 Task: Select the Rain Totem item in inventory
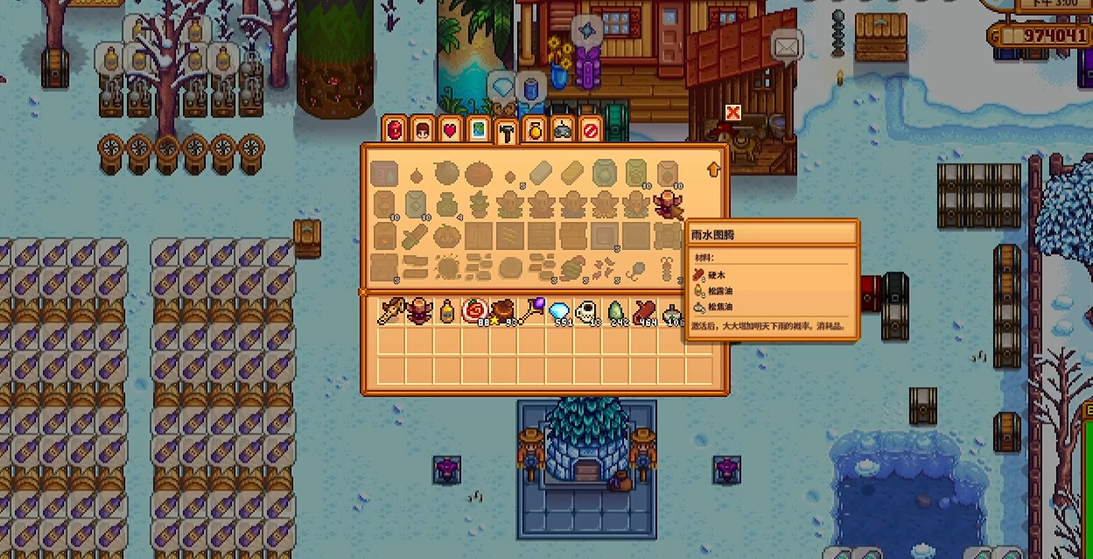coord(419,311)
